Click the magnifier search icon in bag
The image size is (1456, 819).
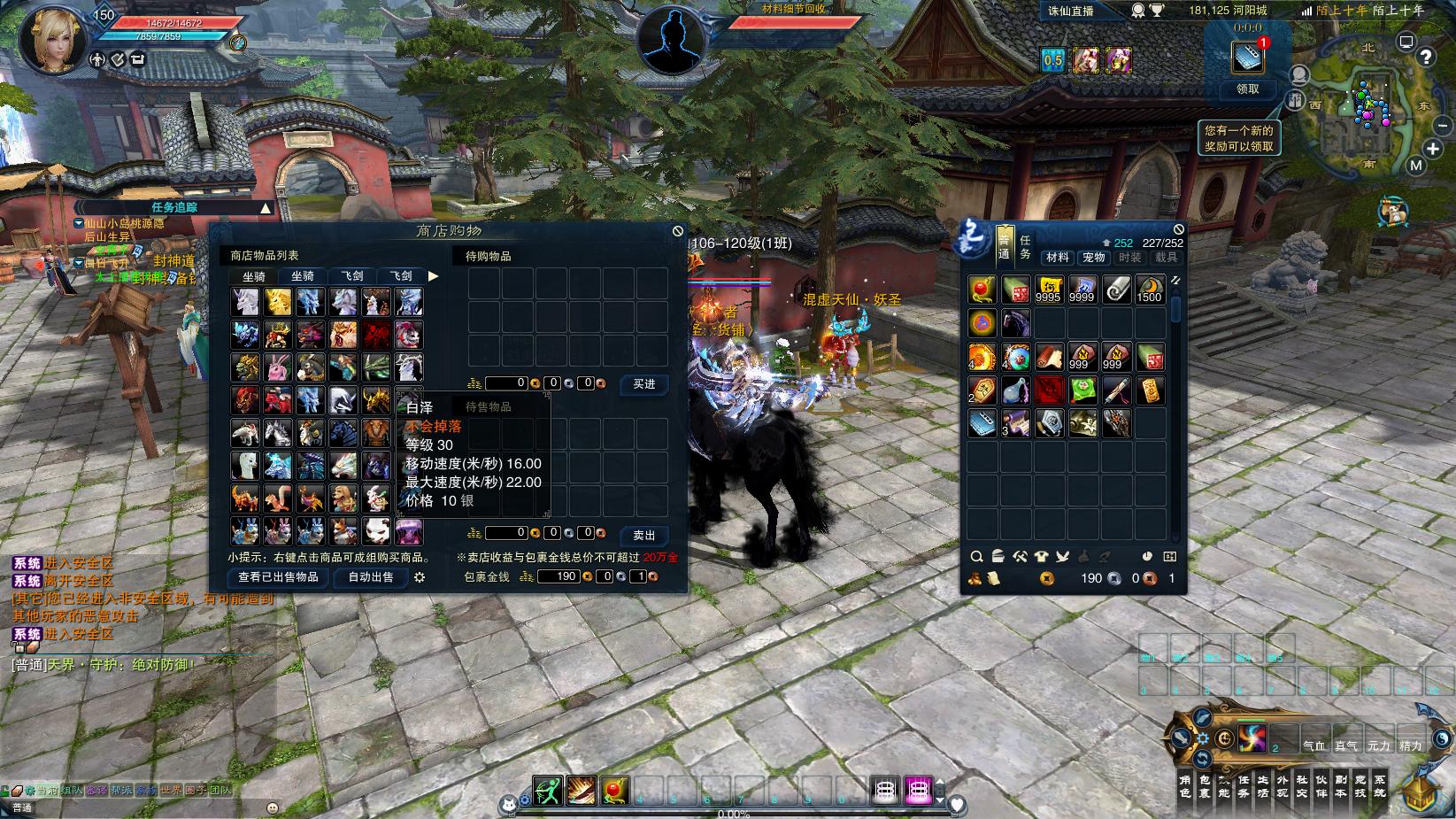point(976,557)
